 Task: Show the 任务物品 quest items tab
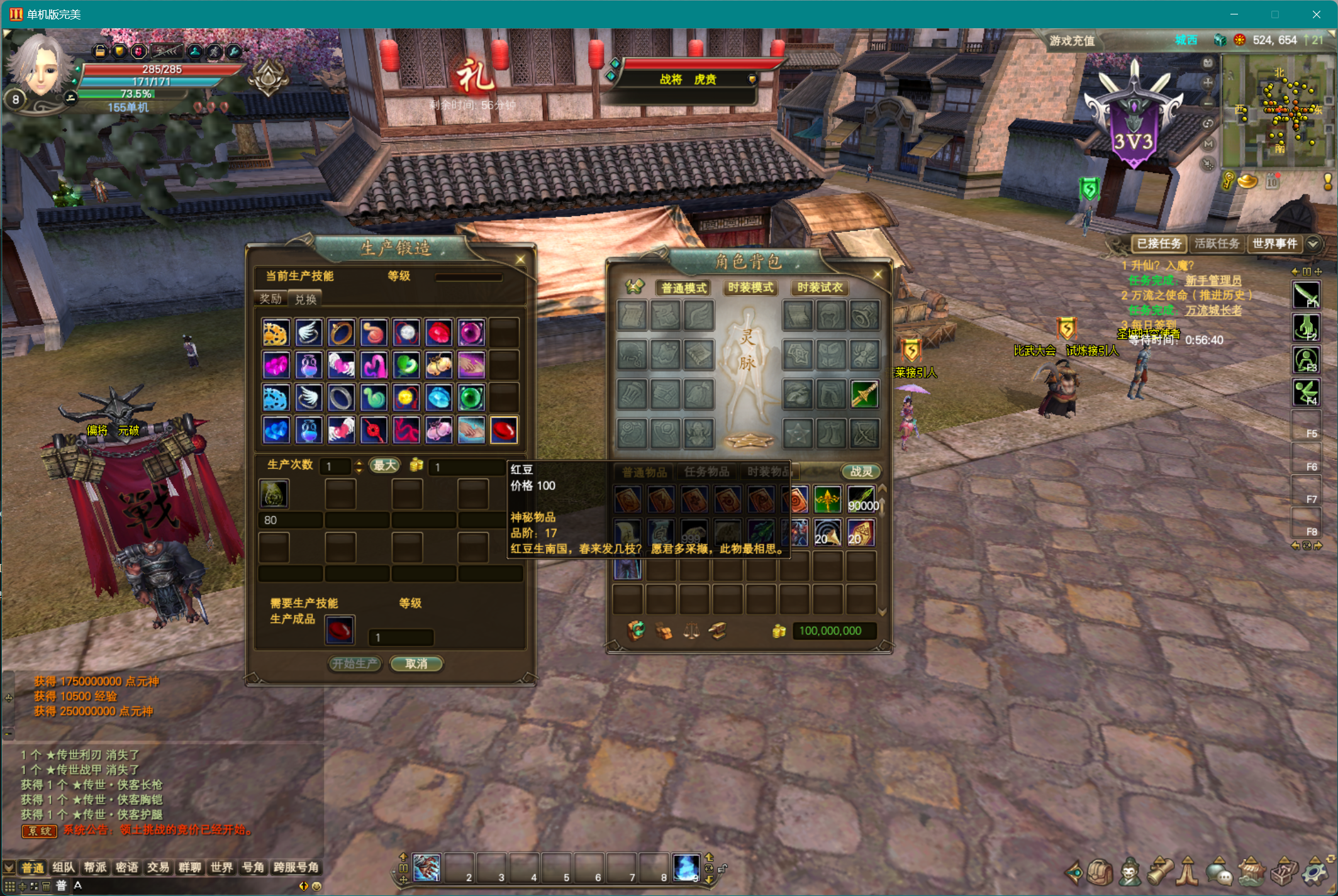pyautogui.click(x=706, y=471)
